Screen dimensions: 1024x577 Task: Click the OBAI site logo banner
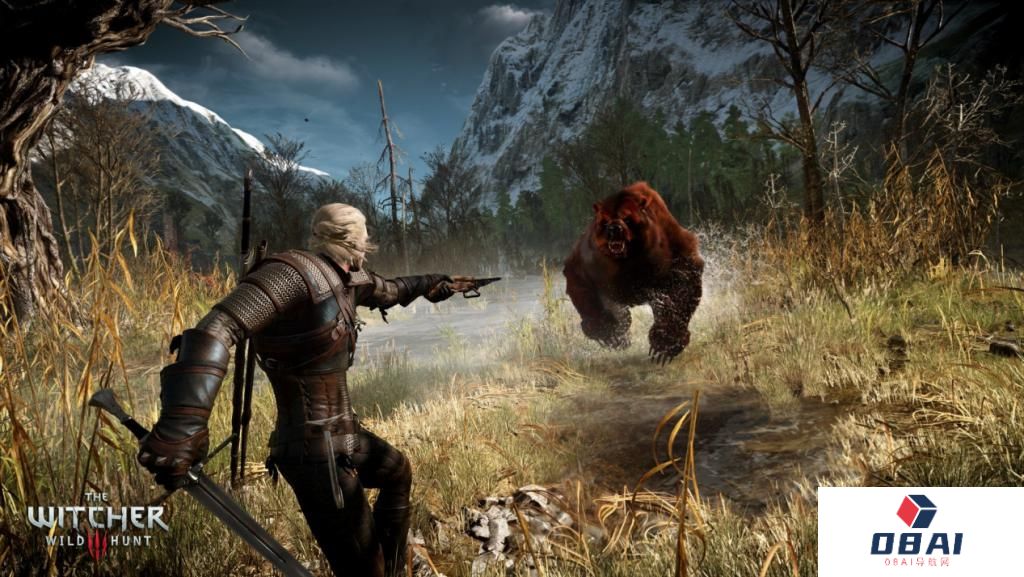pos(917,530)
